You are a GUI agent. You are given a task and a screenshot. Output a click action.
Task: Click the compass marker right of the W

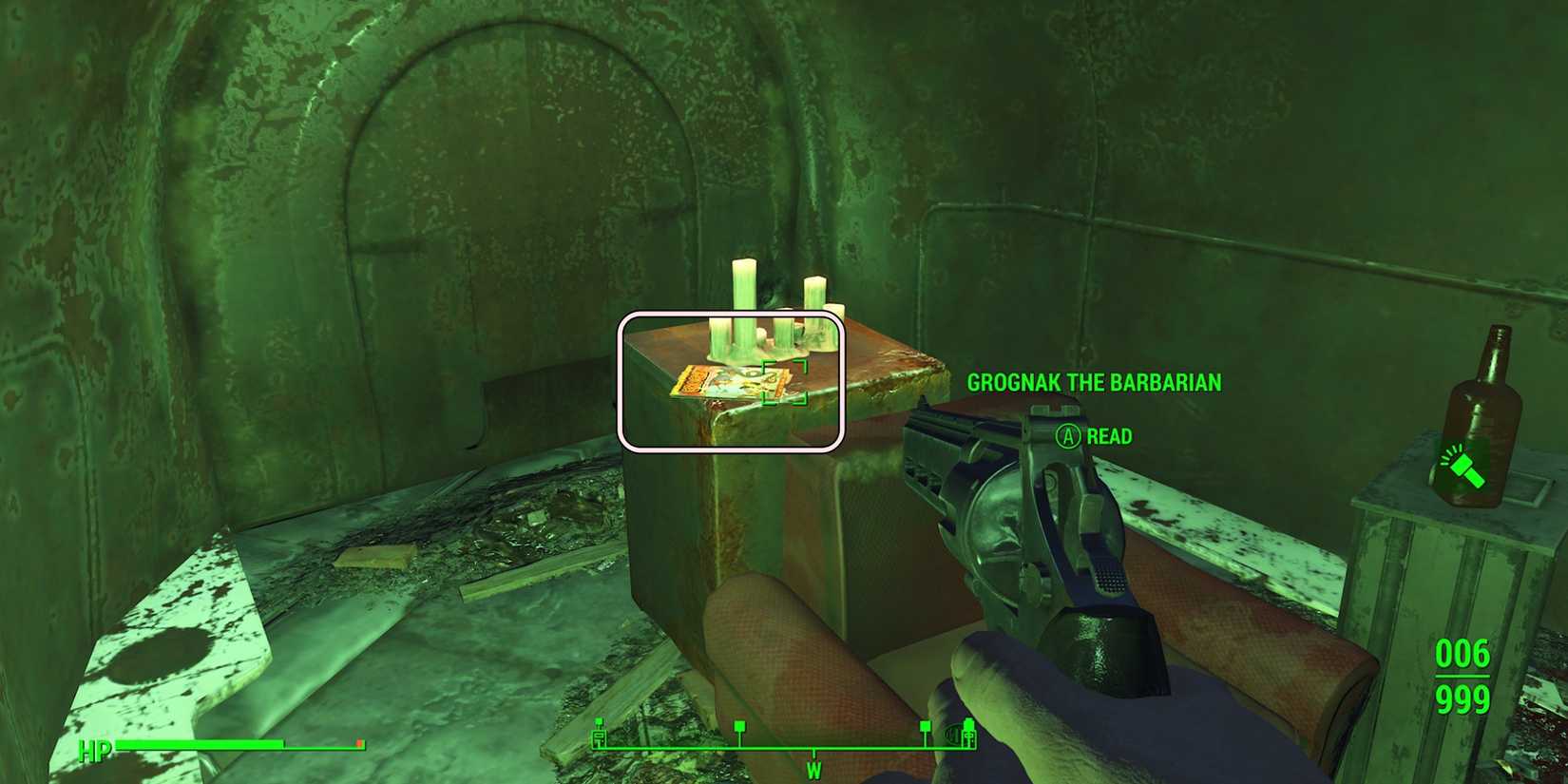click(x=926, y=727)
